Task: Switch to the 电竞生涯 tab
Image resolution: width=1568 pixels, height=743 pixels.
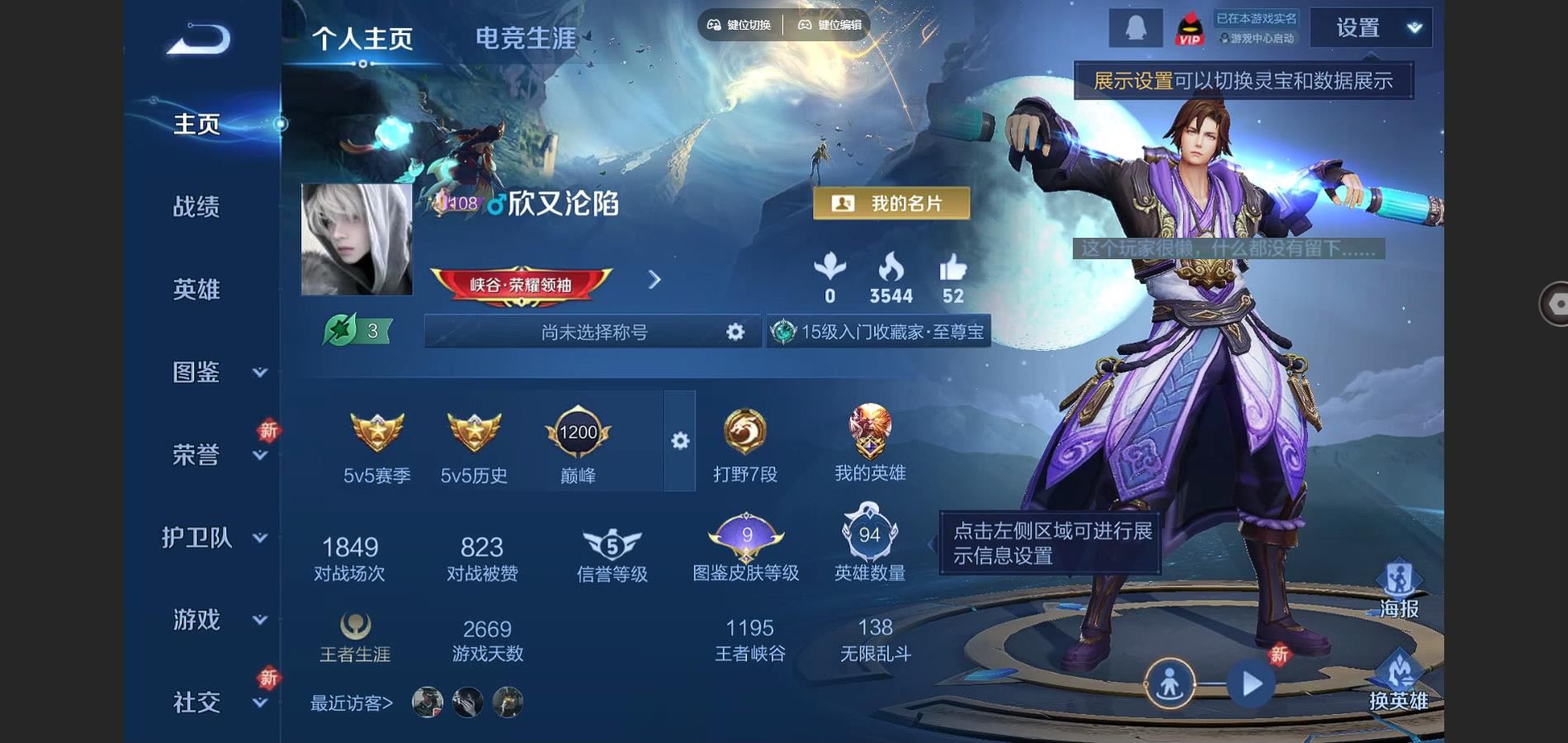Action: (x=526, y=38)
